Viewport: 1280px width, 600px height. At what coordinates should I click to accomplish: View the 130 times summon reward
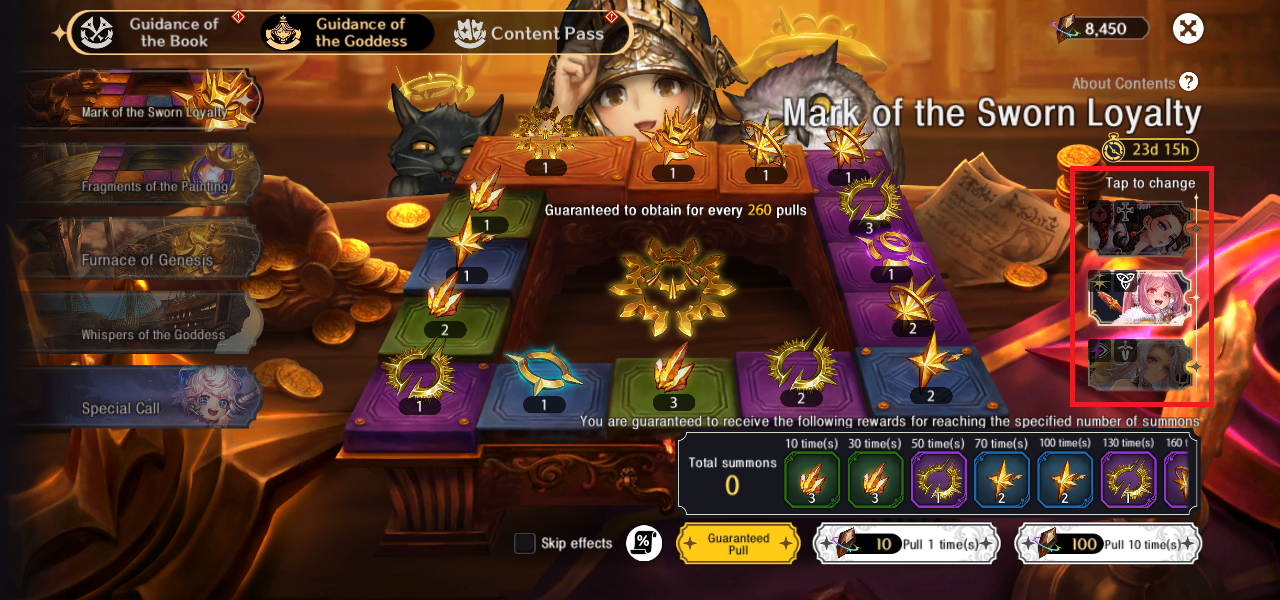[x=1129, y=479]
